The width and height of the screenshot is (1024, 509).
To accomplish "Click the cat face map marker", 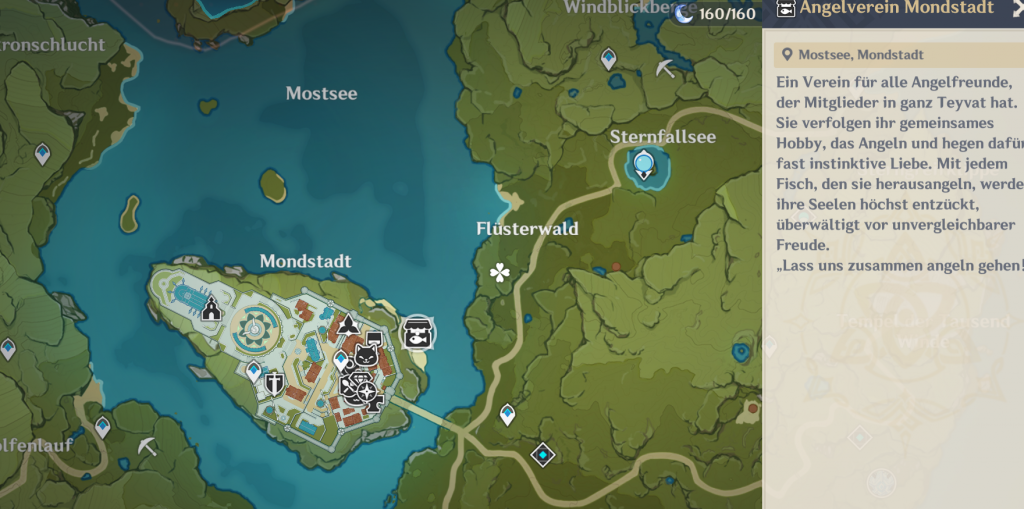I will click(x=368, y=357).
